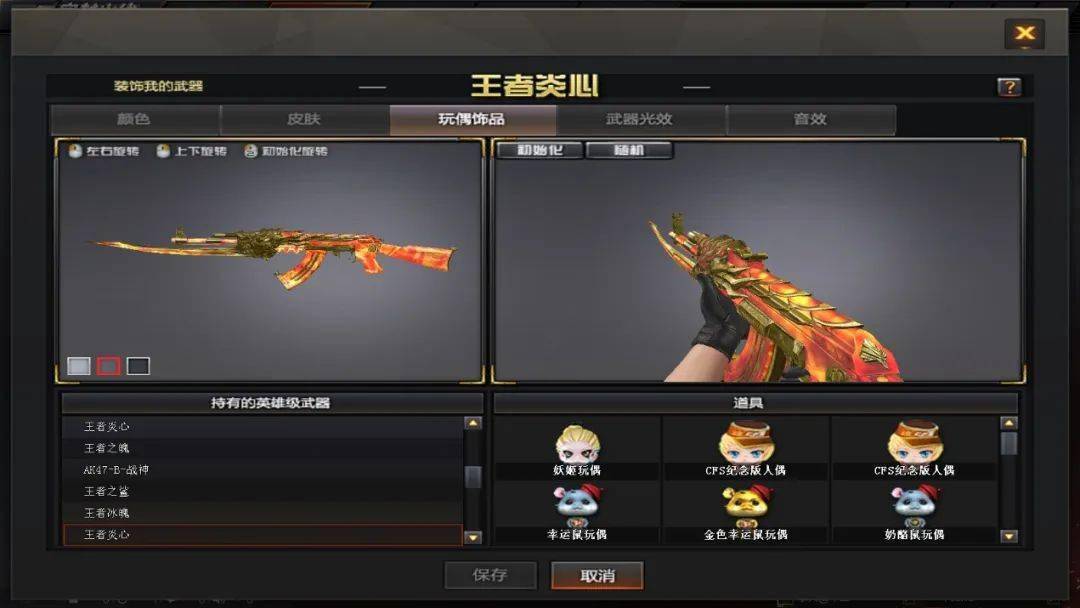This screenshot has width=1080, height=608.
Task: Select the 金色幸运鼠玩偶 doll item
Action: pyautogui.click(x=746, y=510)
